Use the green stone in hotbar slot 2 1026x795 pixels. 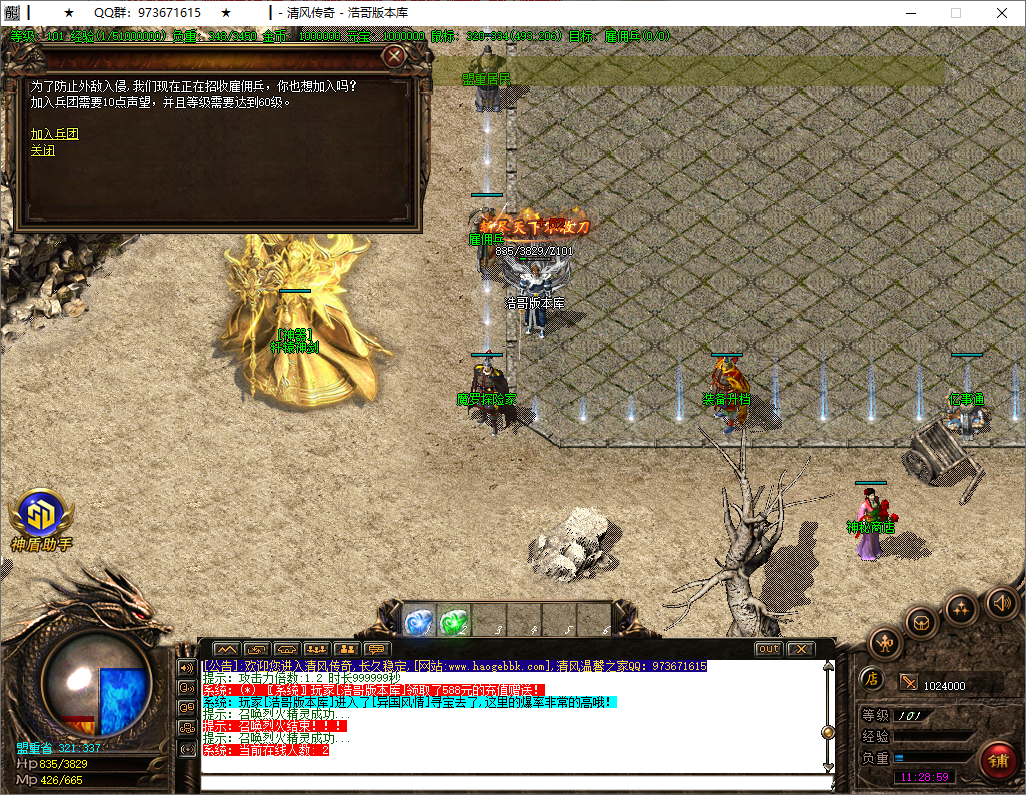point(454,622)
